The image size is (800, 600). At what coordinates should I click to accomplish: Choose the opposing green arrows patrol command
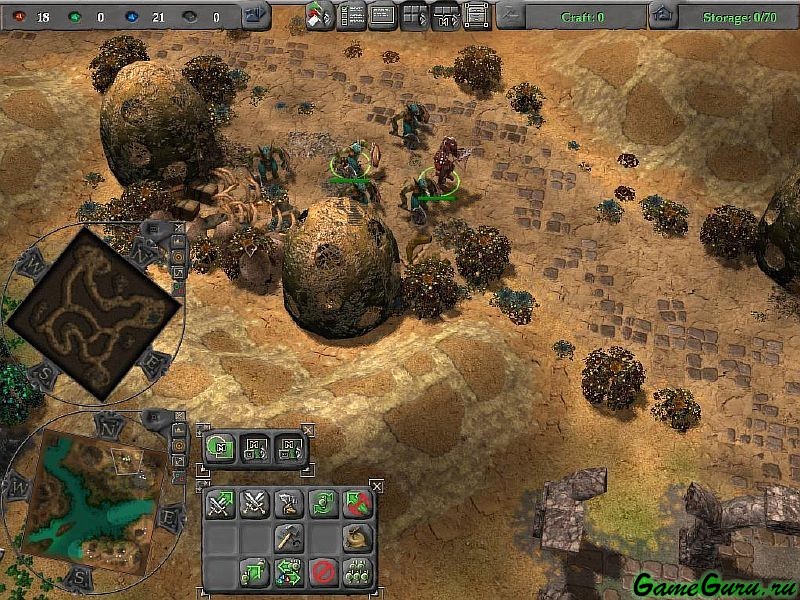pyautogui.click(x=288, y=572)
